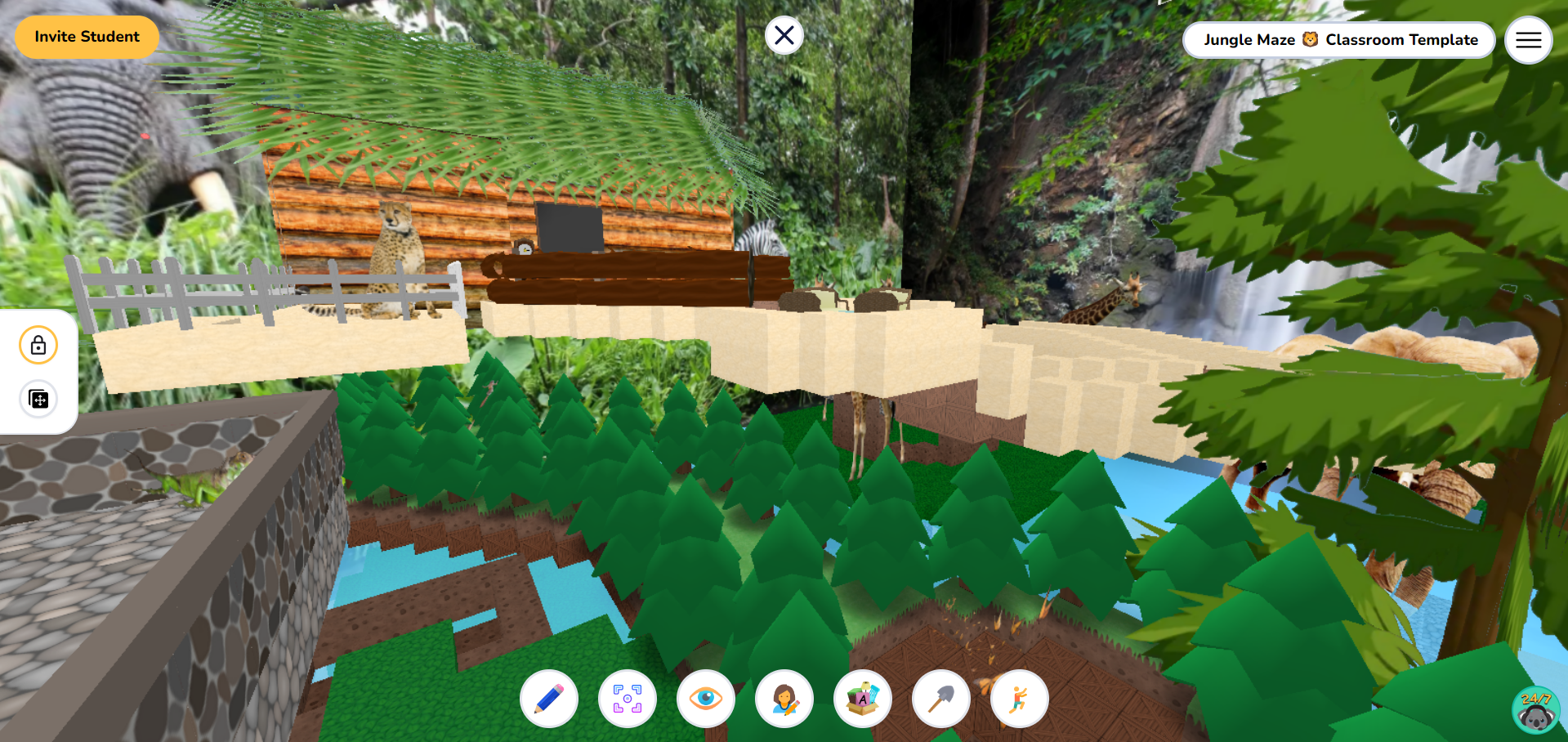
Task: Open the avatar editor tool
Action: [784, 699]
